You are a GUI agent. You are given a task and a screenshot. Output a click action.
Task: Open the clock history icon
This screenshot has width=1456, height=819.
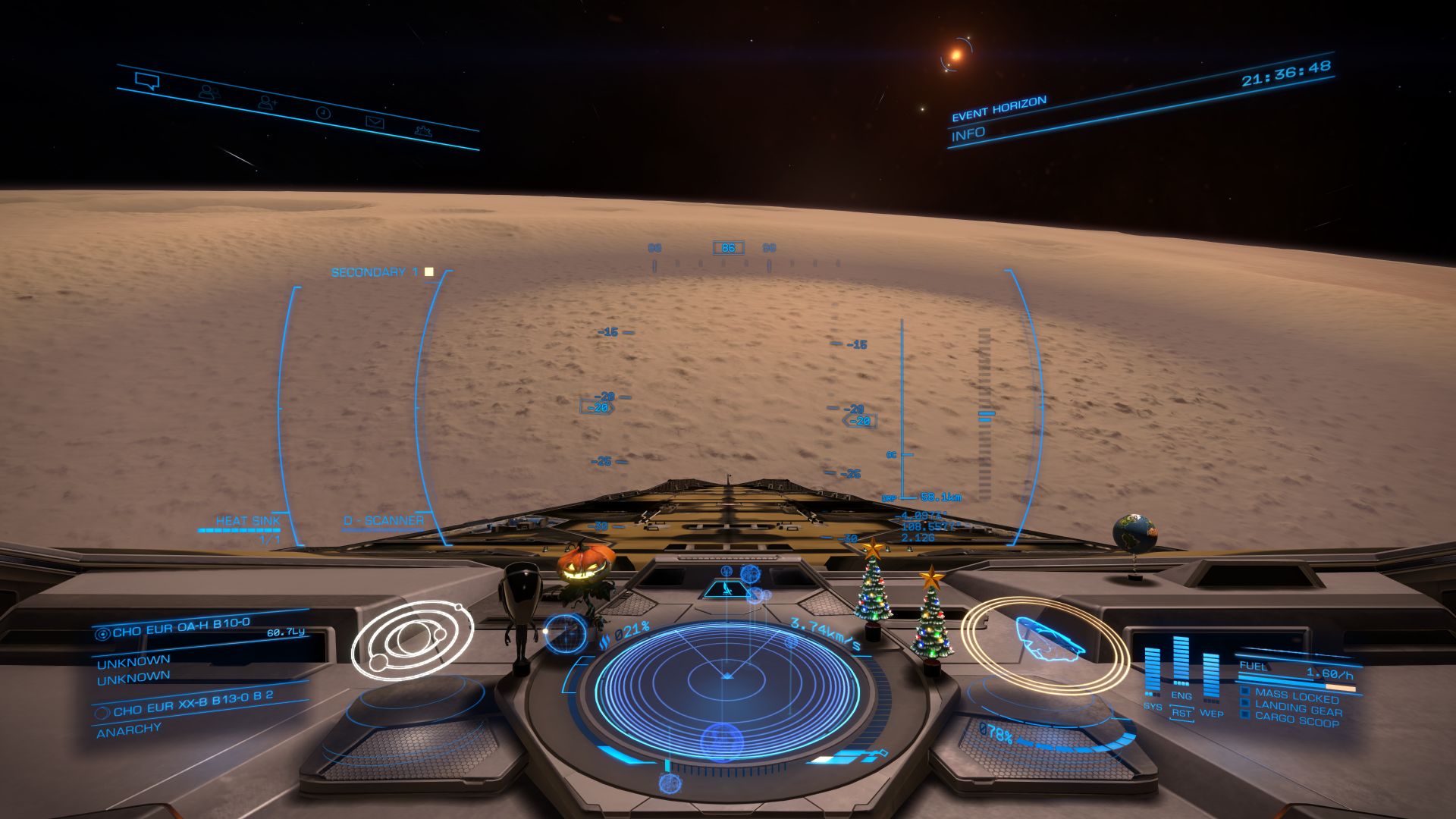(323, 113)
